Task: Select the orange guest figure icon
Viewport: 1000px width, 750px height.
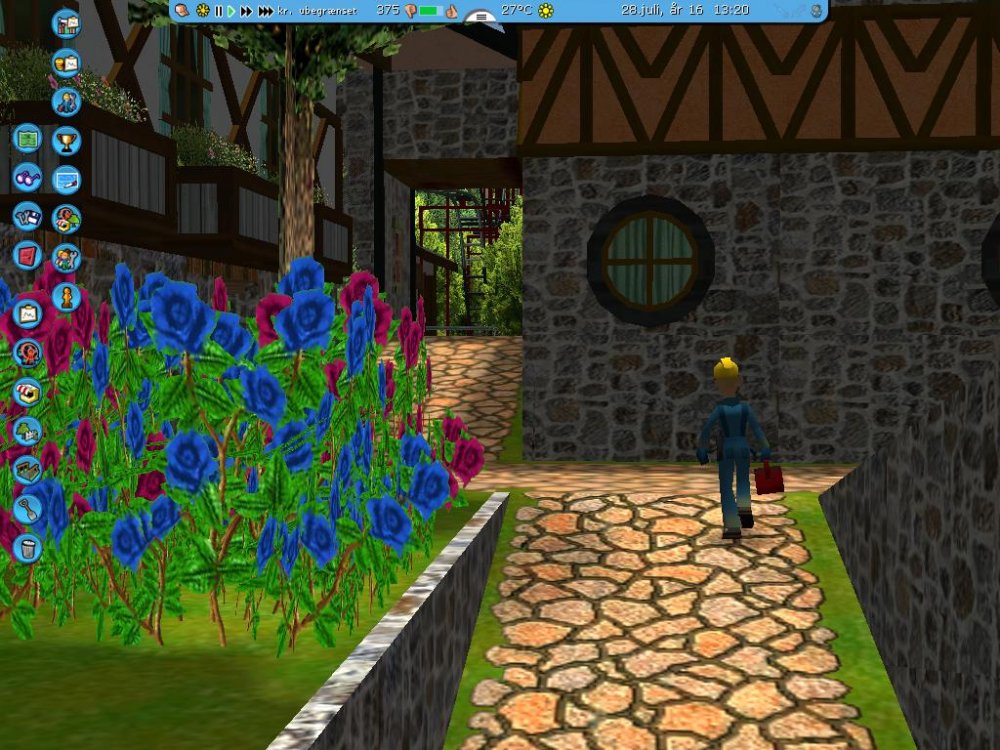Action: coord(66,297)
